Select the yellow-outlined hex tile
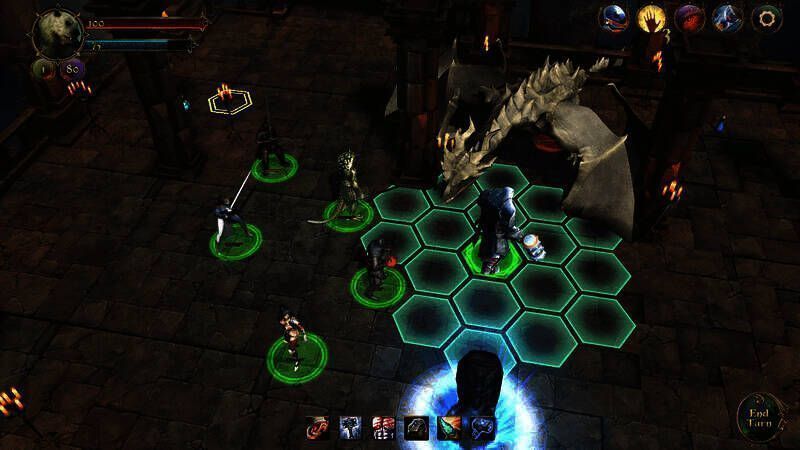800x450 pixels. point(228,101)
